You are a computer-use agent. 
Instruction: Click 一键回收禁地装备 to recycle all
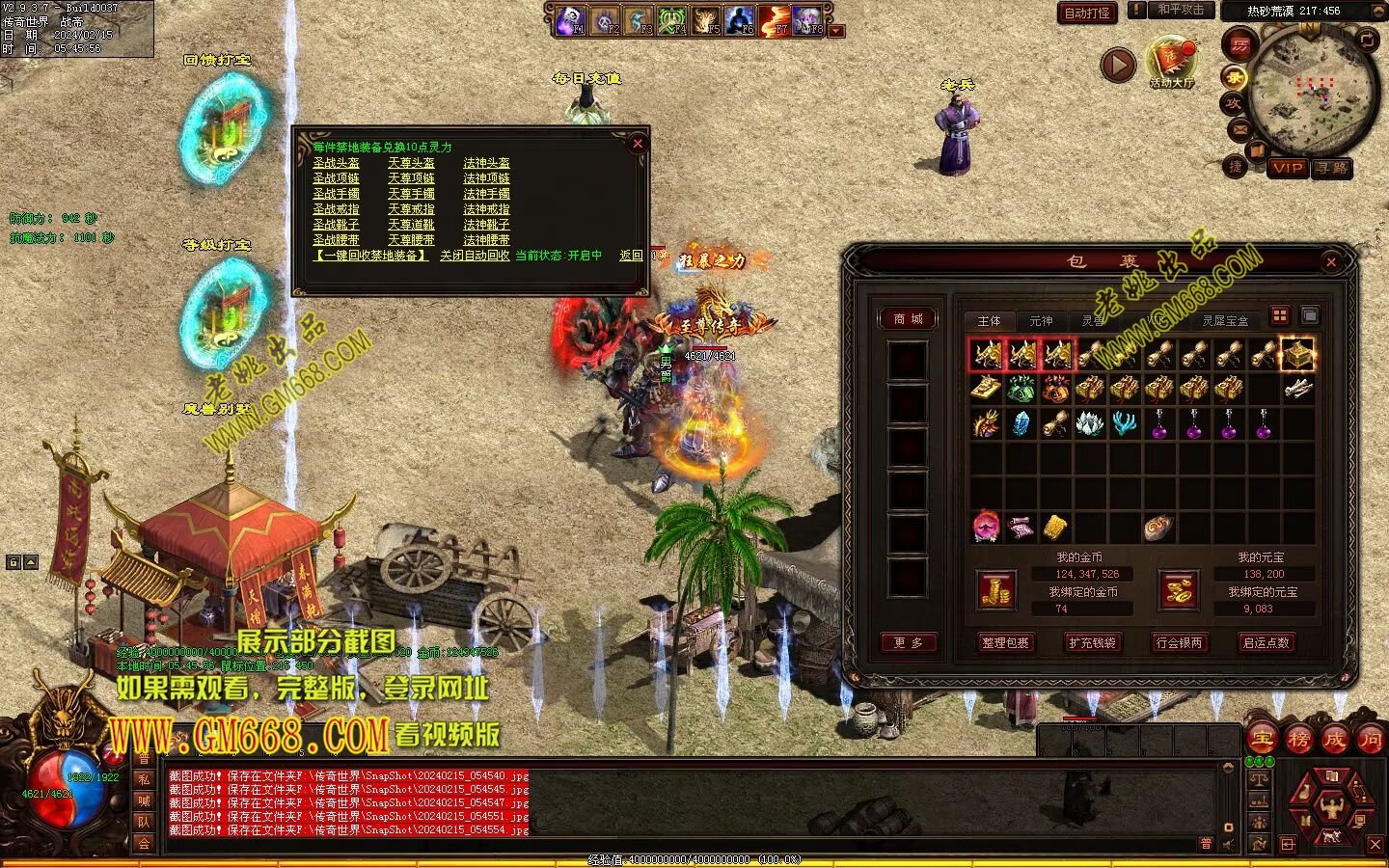tap(370, 256)
